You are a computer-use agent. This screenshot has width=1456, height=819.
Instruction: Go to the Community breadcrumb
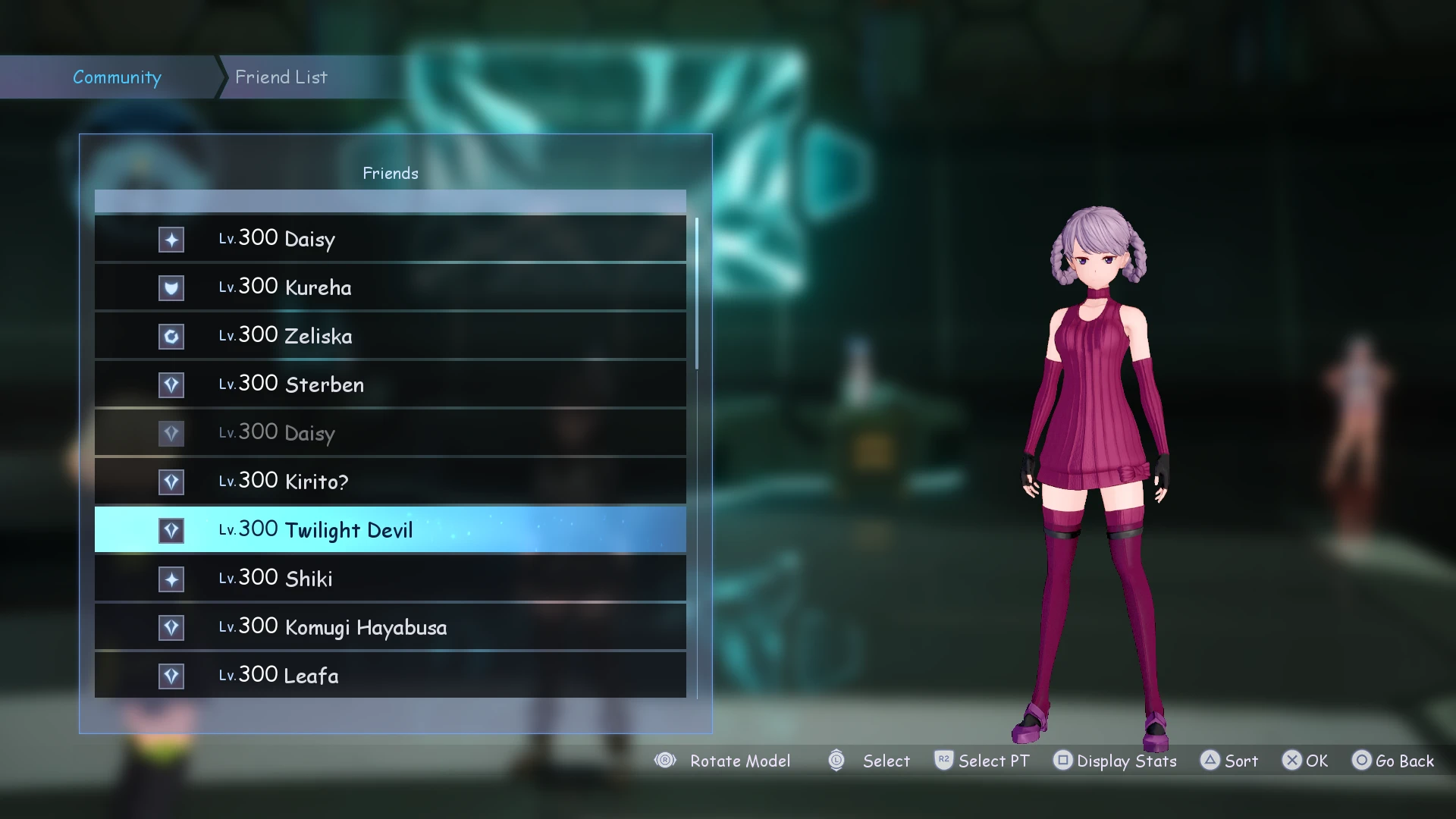(117, 77)
